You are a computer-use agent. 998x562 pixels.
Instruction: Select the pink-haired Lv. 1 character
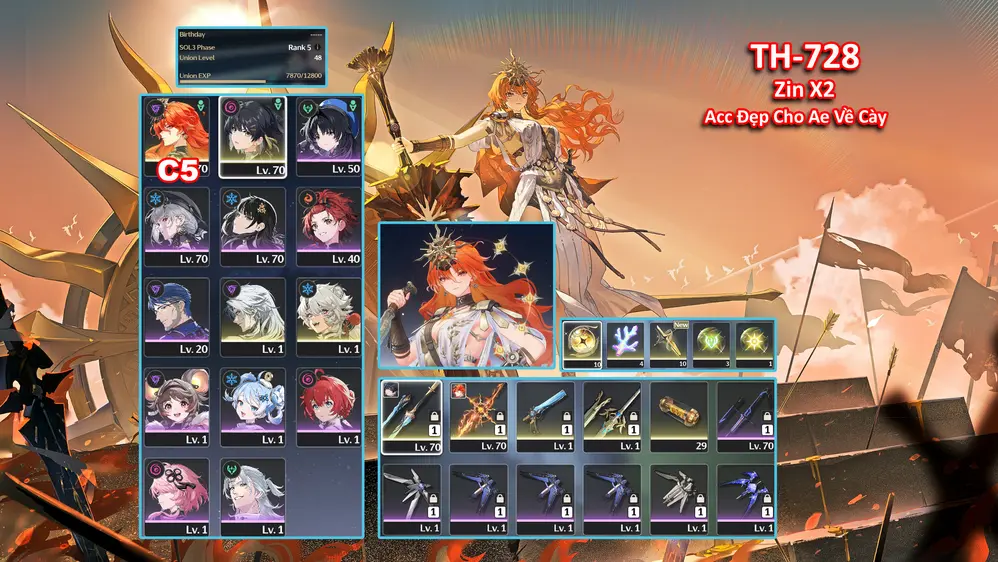pyautogui.click(x=177, y=497)
